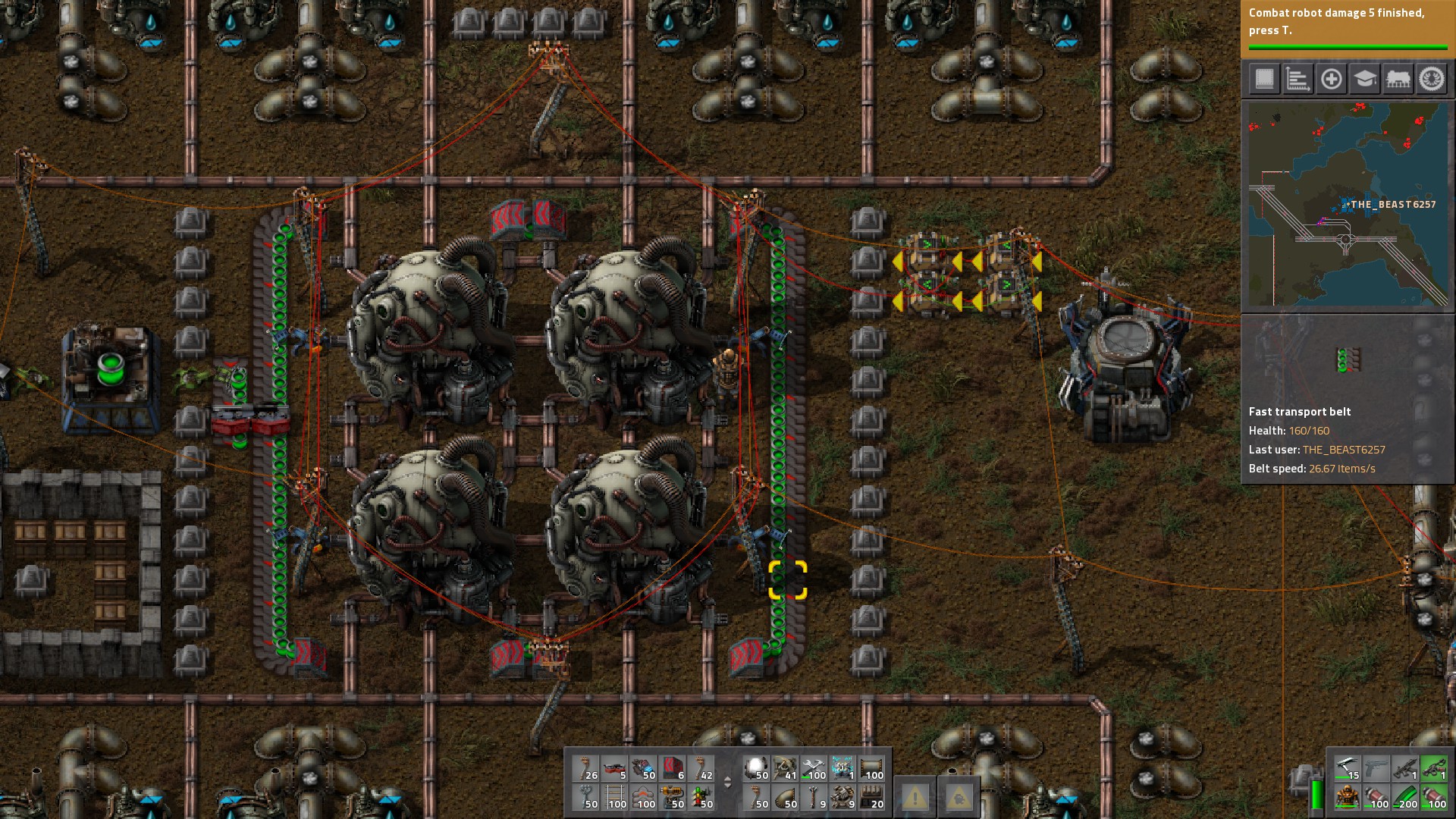Choose the repair pack slot with 100
Screen dimensions: 1456x819
pos(814,769)
